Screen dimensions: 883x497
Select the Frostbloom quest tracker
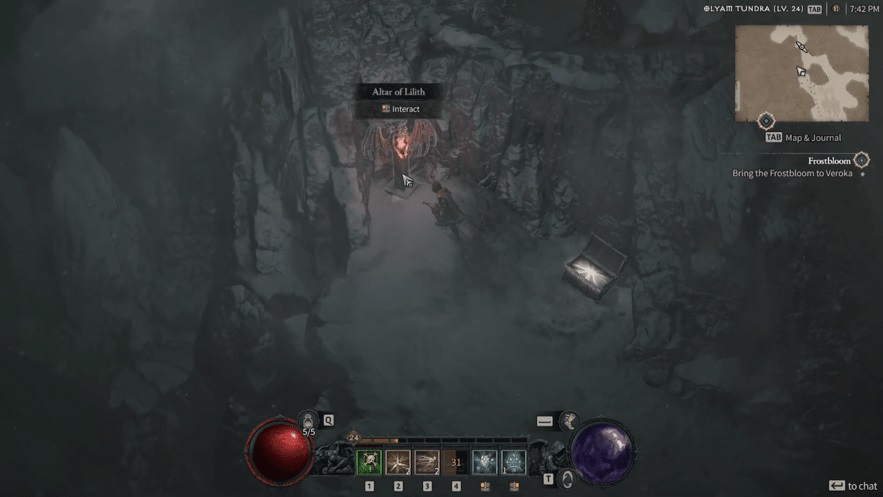click(829, 161)
